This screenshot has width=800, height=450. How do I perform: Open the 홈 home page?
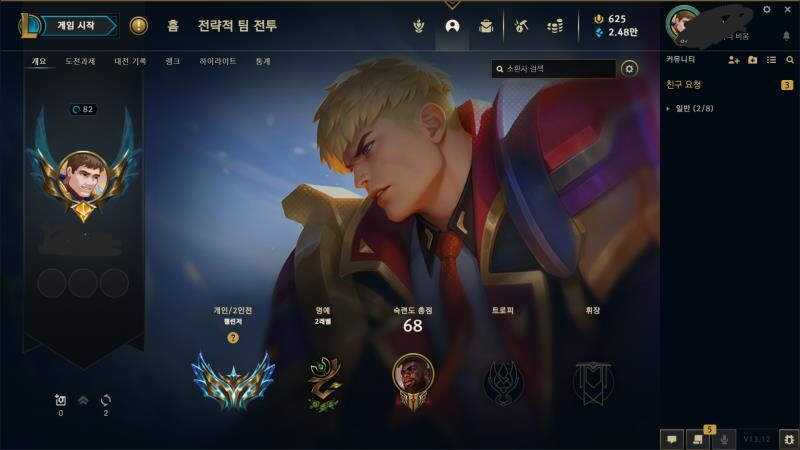[x=173, y=26]
